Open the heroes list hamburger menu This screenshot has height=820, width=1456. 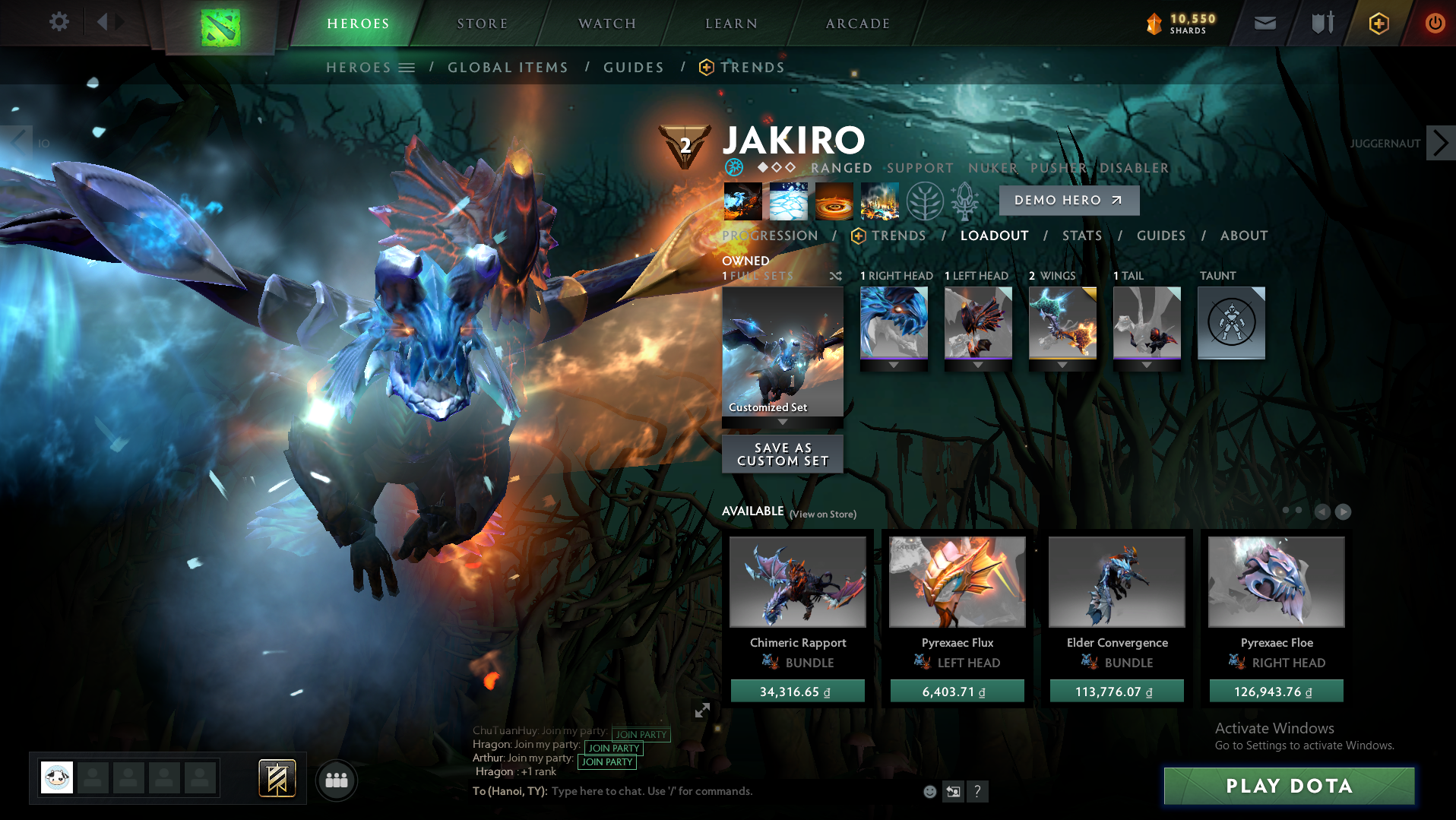pyautogui.click(x=407, y=67)
